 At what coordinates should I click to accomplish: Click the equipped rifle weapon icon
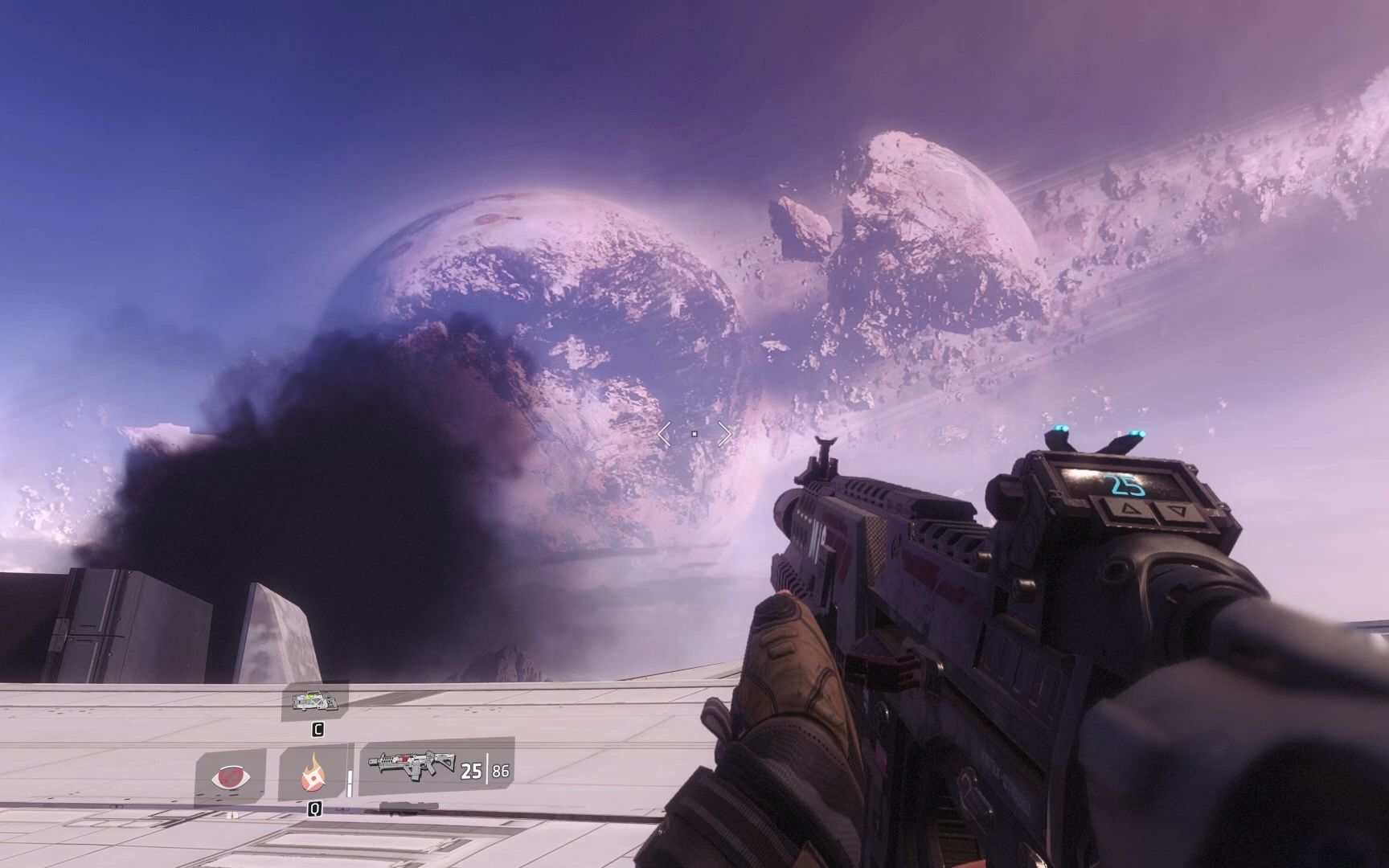coord(412,767)
